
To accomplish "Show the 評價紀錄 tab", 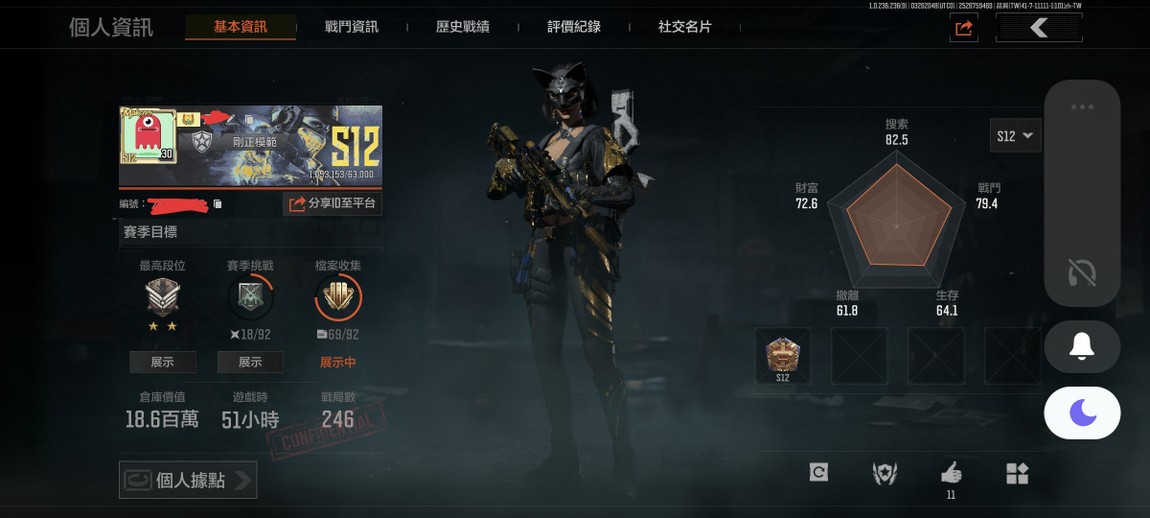I will pyautogui.click(x=574, y=27).
